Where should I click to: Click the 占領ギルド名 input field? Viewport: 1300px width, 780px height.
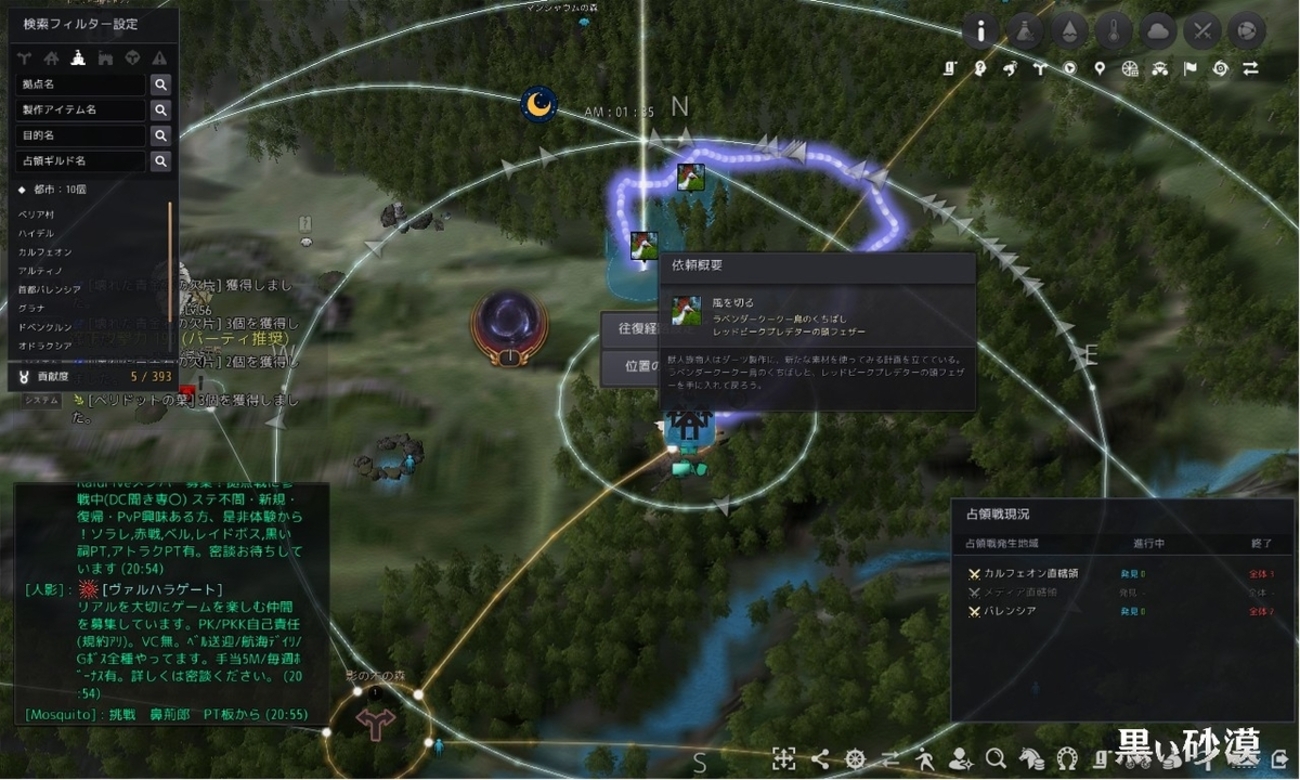pyautogui.click(x=80, y=161)
